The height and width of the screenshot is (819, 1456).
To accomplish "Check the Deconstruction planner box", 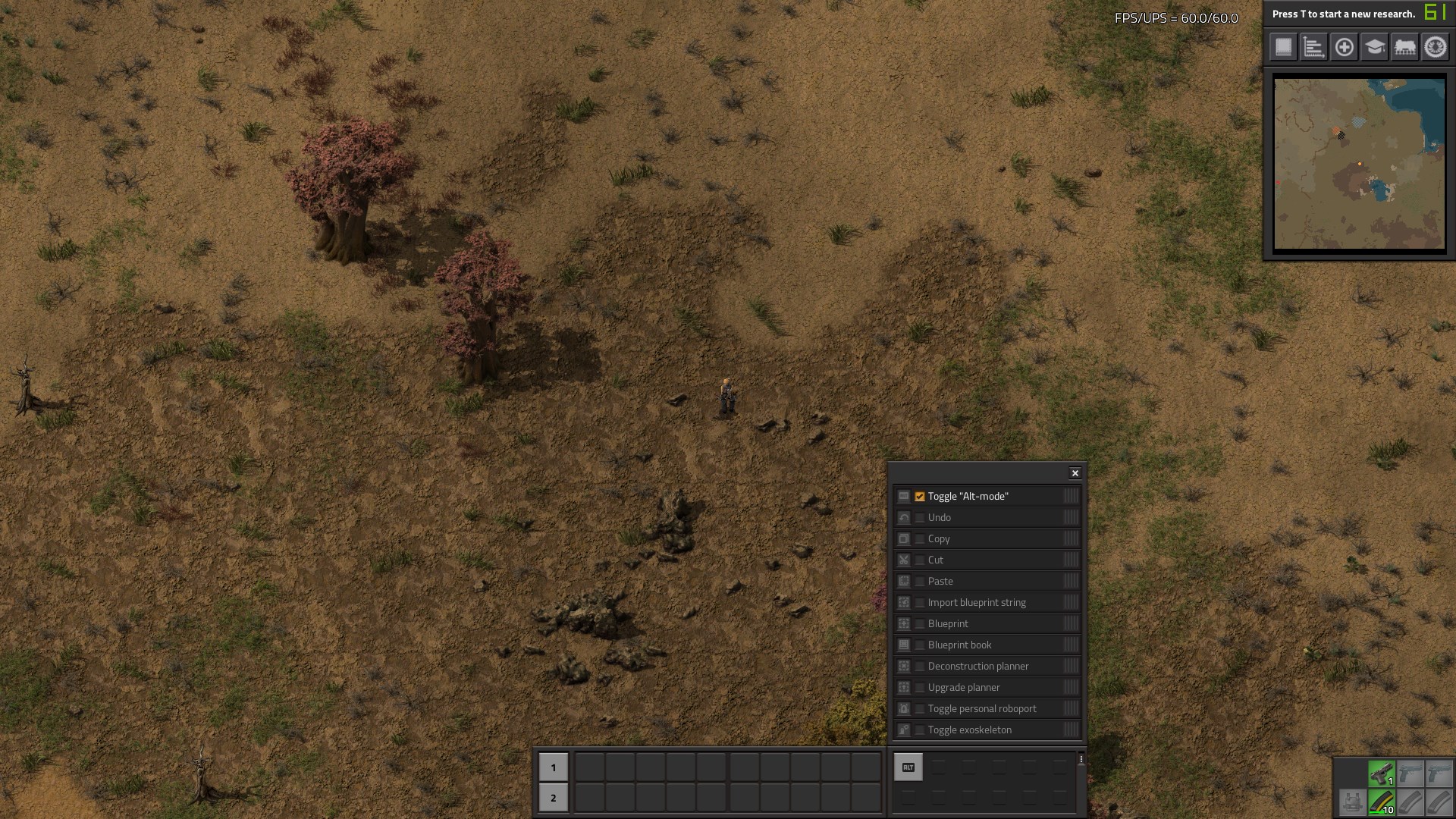I will 920,667.
